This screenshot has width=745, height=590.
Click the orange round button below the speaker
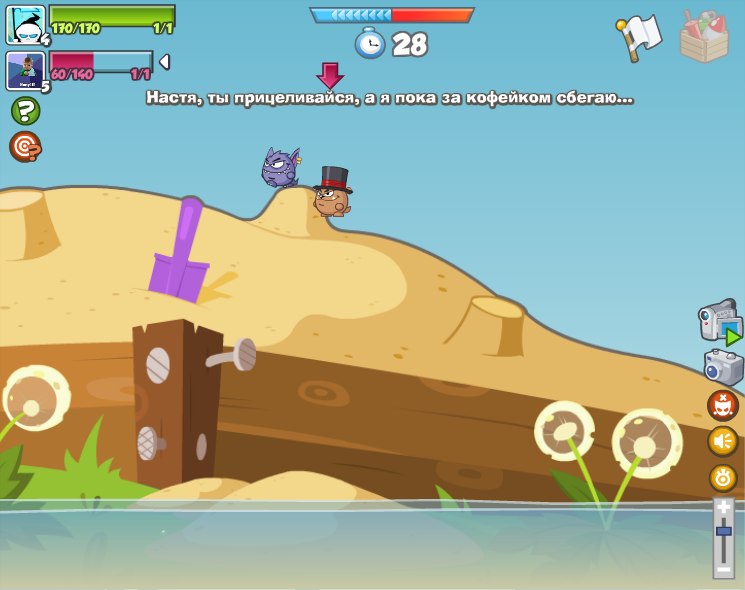click(722, 478)
